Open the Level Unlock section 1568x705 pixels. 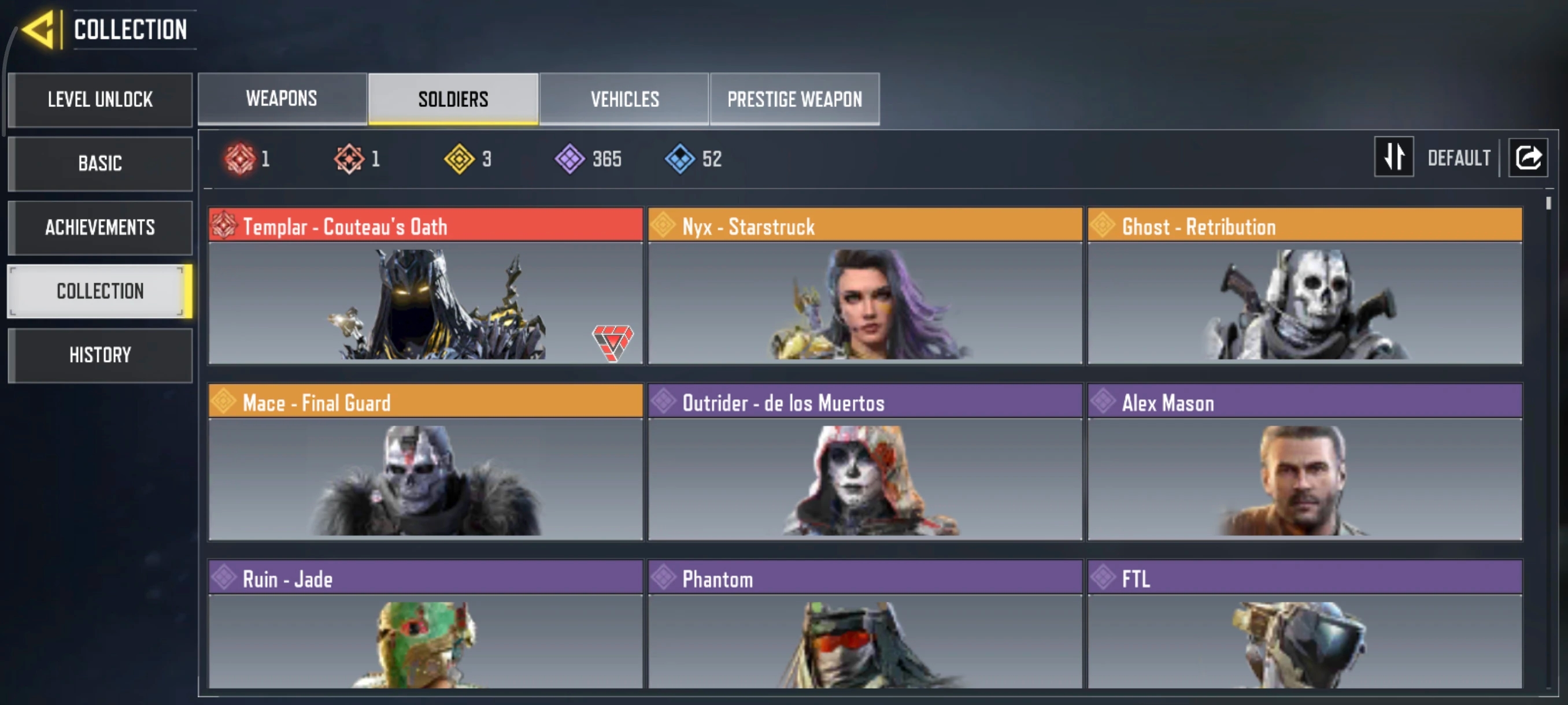(101, 100)
